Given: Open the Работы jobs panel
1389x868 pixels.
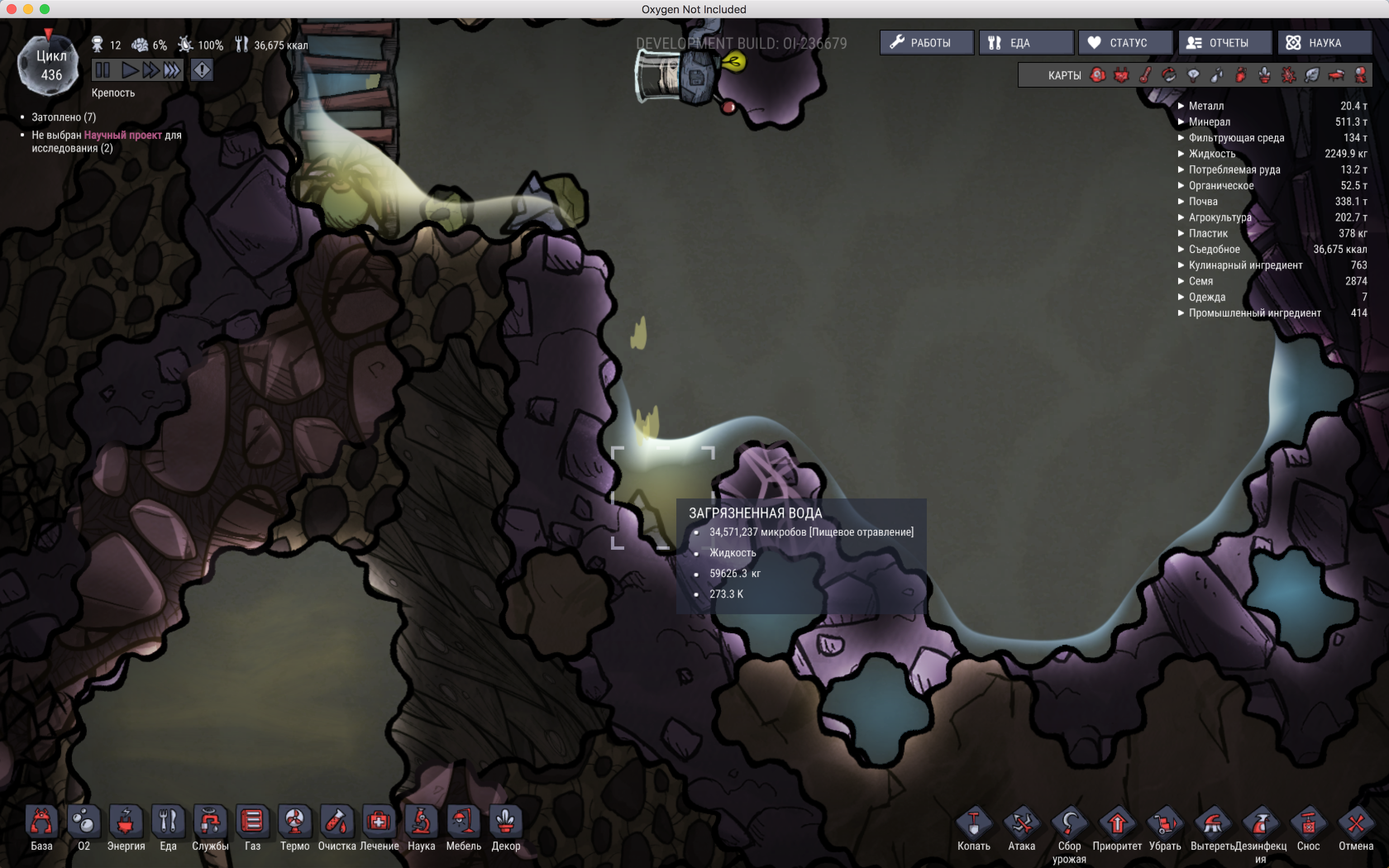Looking at the screenshot, I should (x=926, y=43).
